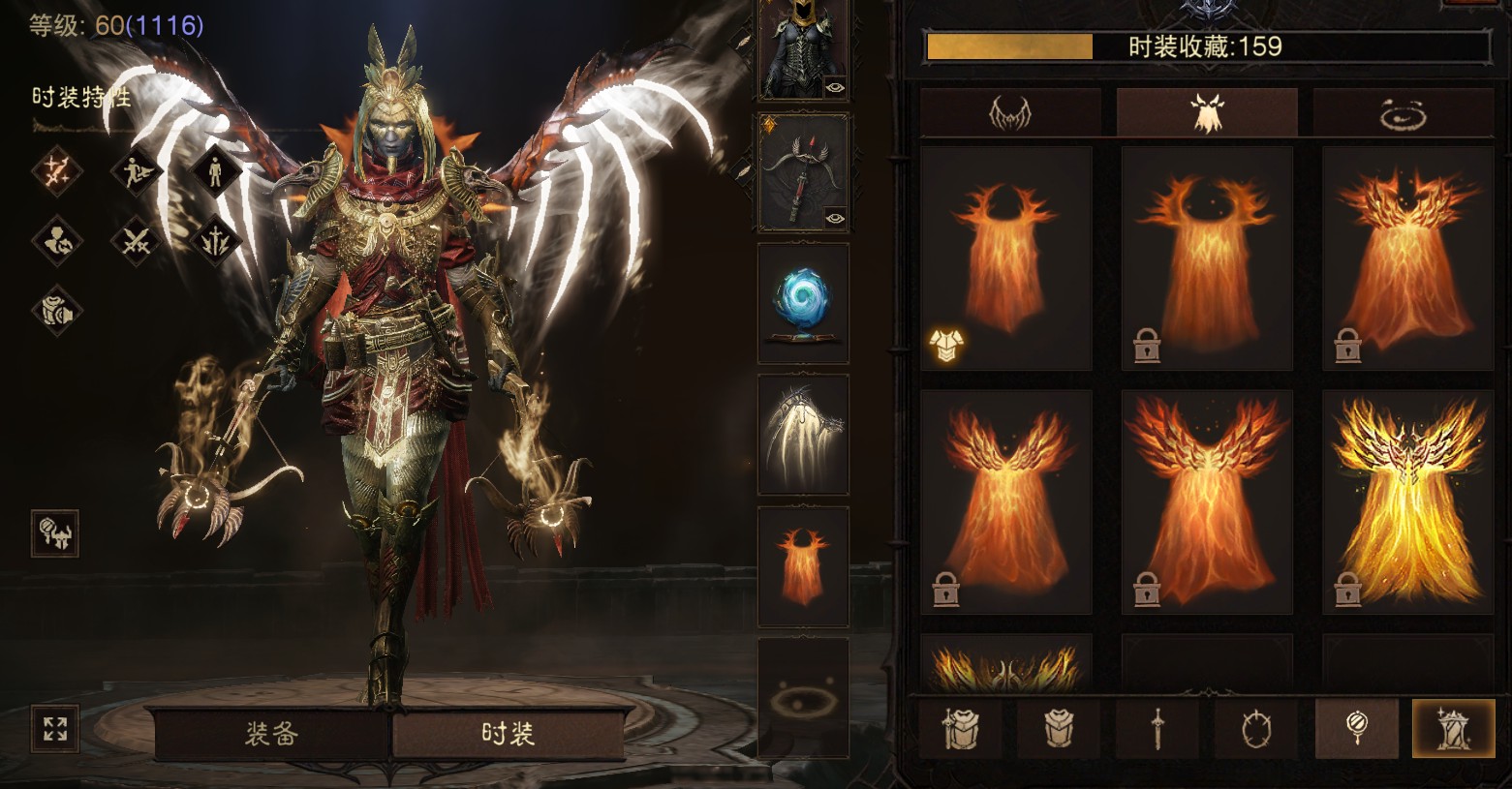1512x789 pixels.
Task: Open the sword weapon cosmetics category
Action: point(1157,728)
